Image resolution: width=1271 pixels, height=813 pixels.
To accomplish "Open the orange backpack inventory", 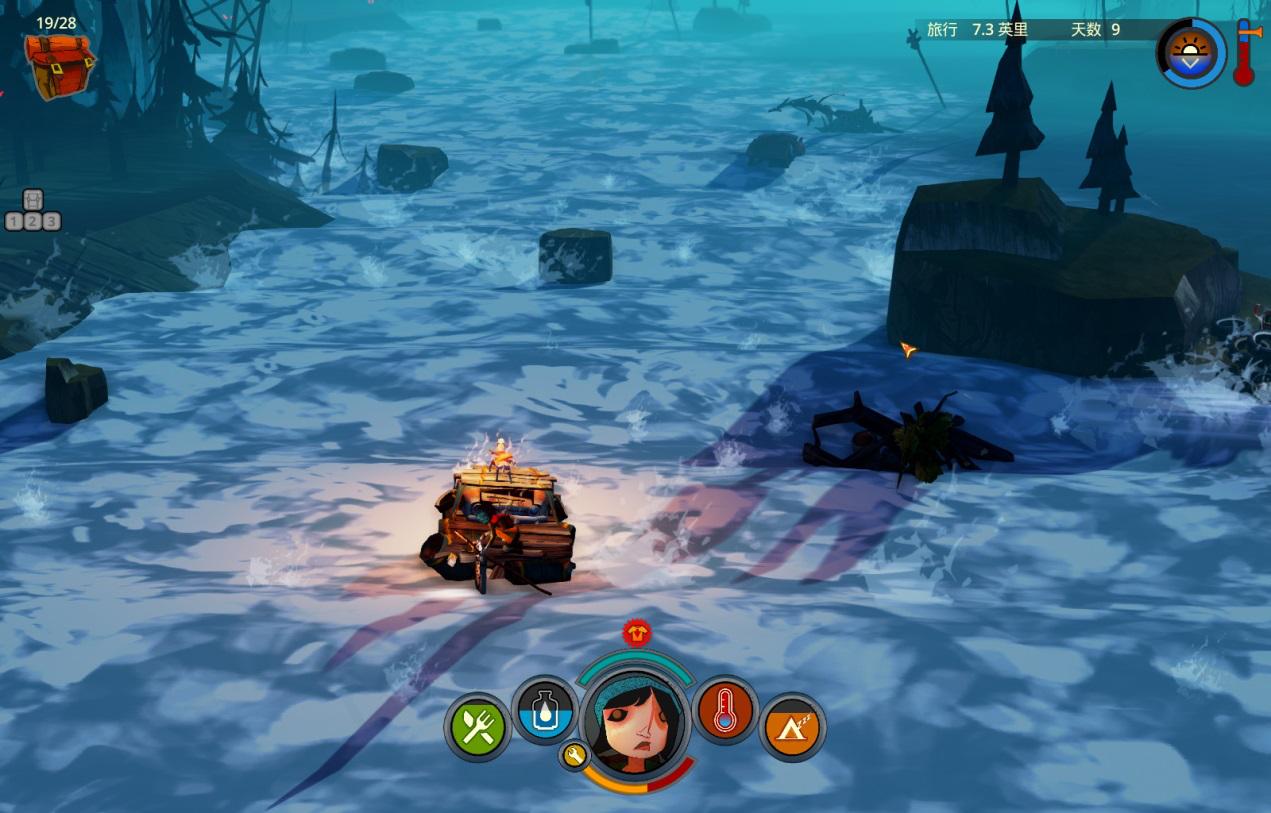I will click(x=60, y=67).
